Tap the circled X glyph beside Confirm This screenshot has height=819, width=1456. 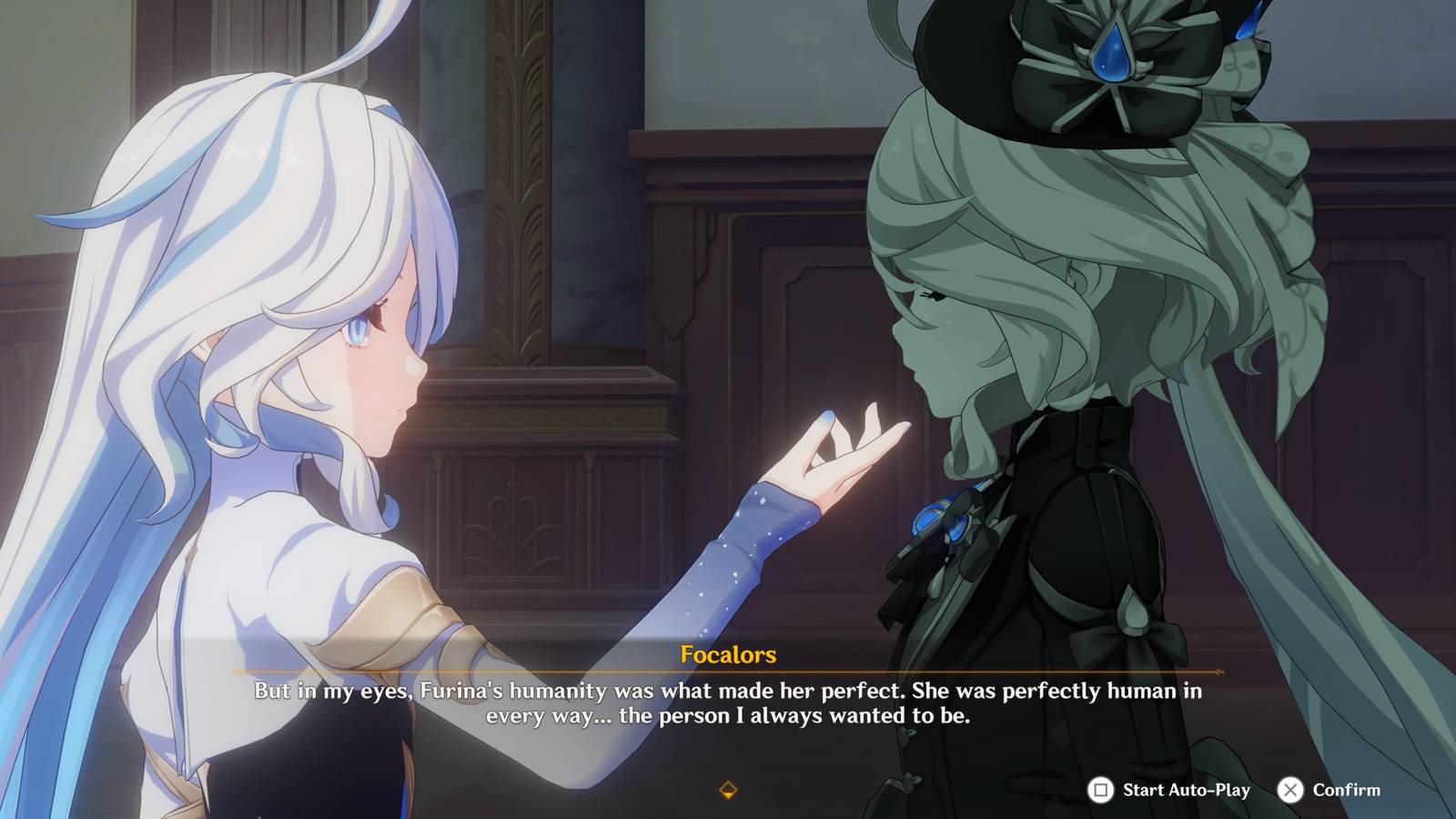click(x=1290, y=791)
